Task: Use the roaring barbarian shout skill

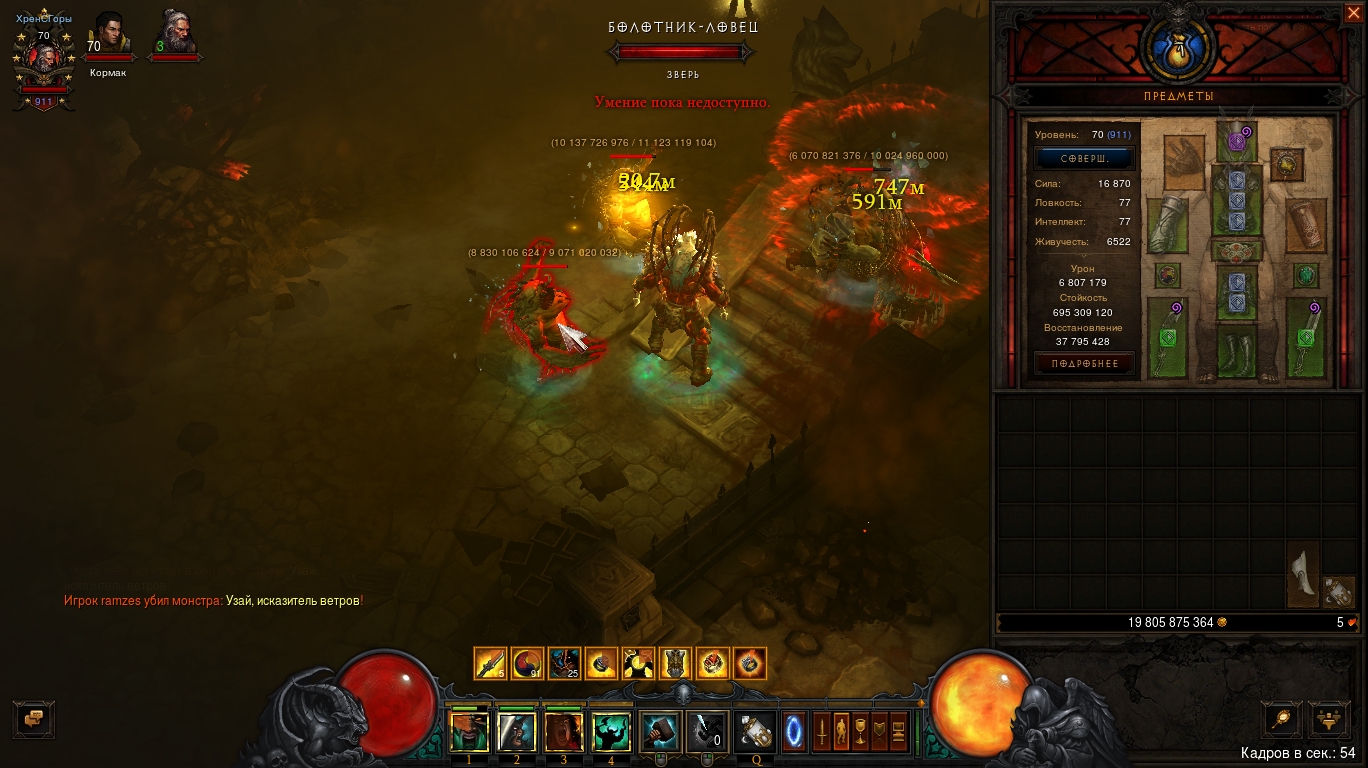Action: [x=563, y=732]
